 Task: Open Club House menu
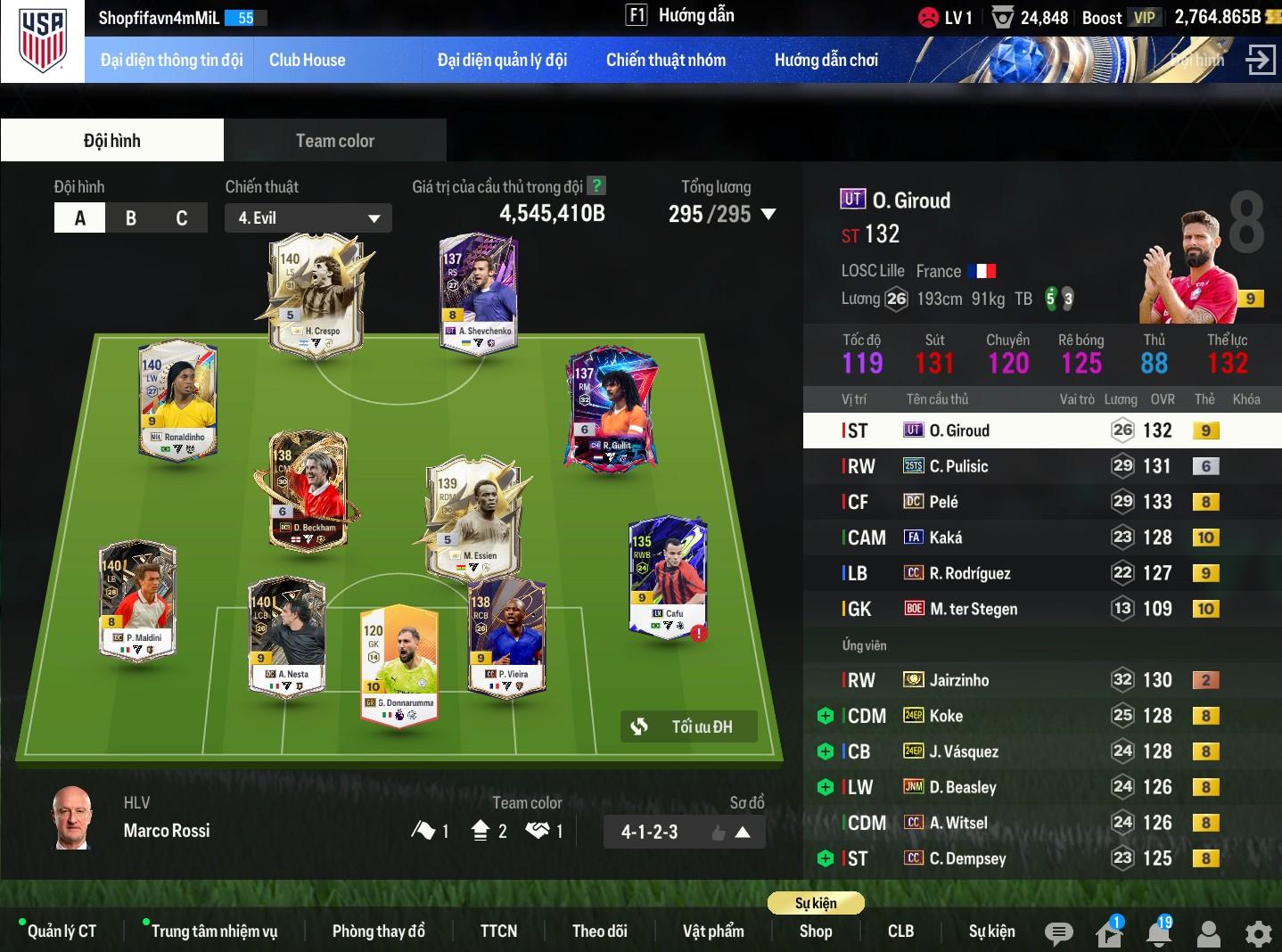(307, 60)
